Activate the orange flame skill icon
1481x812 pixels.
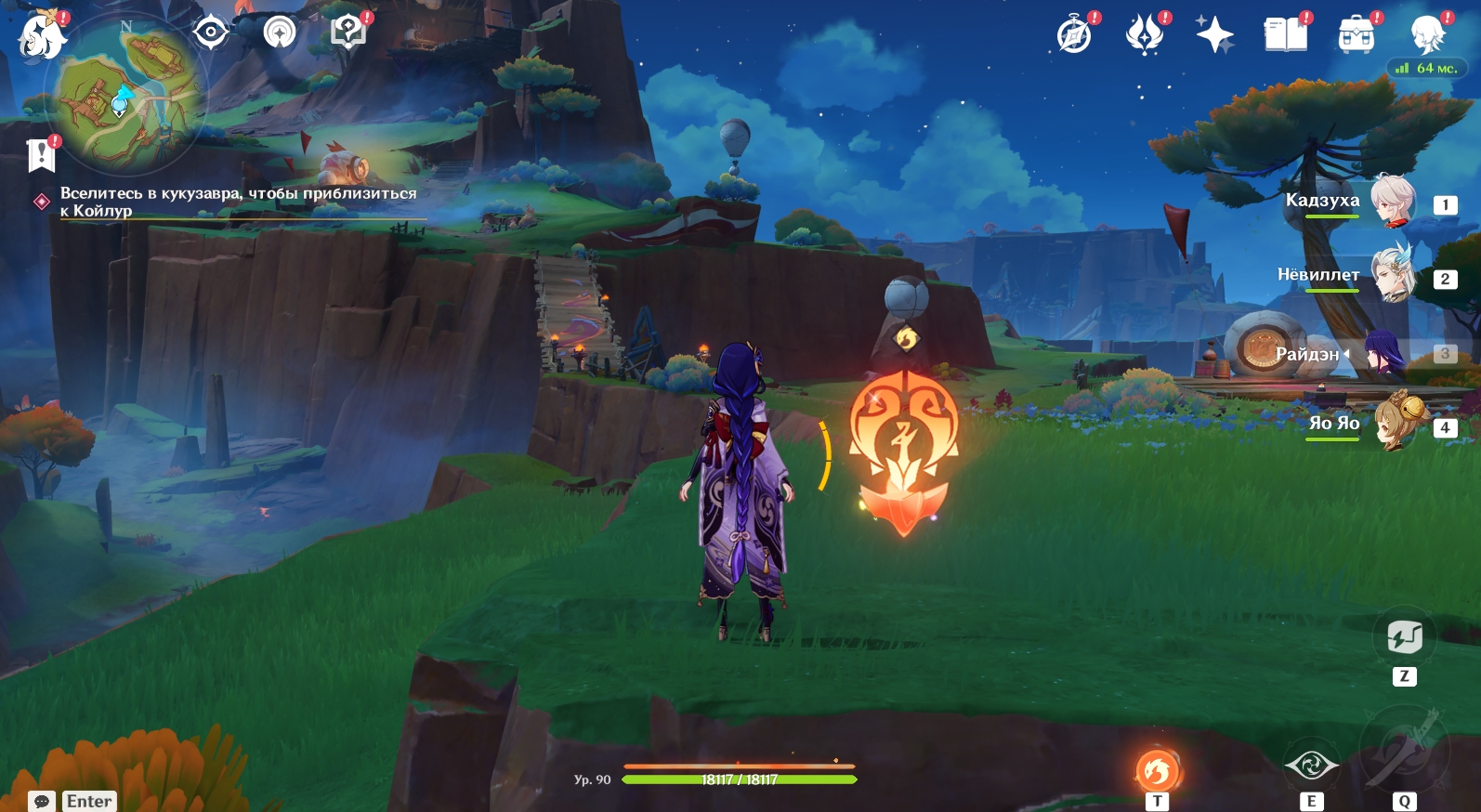[x=1157, y=770]
